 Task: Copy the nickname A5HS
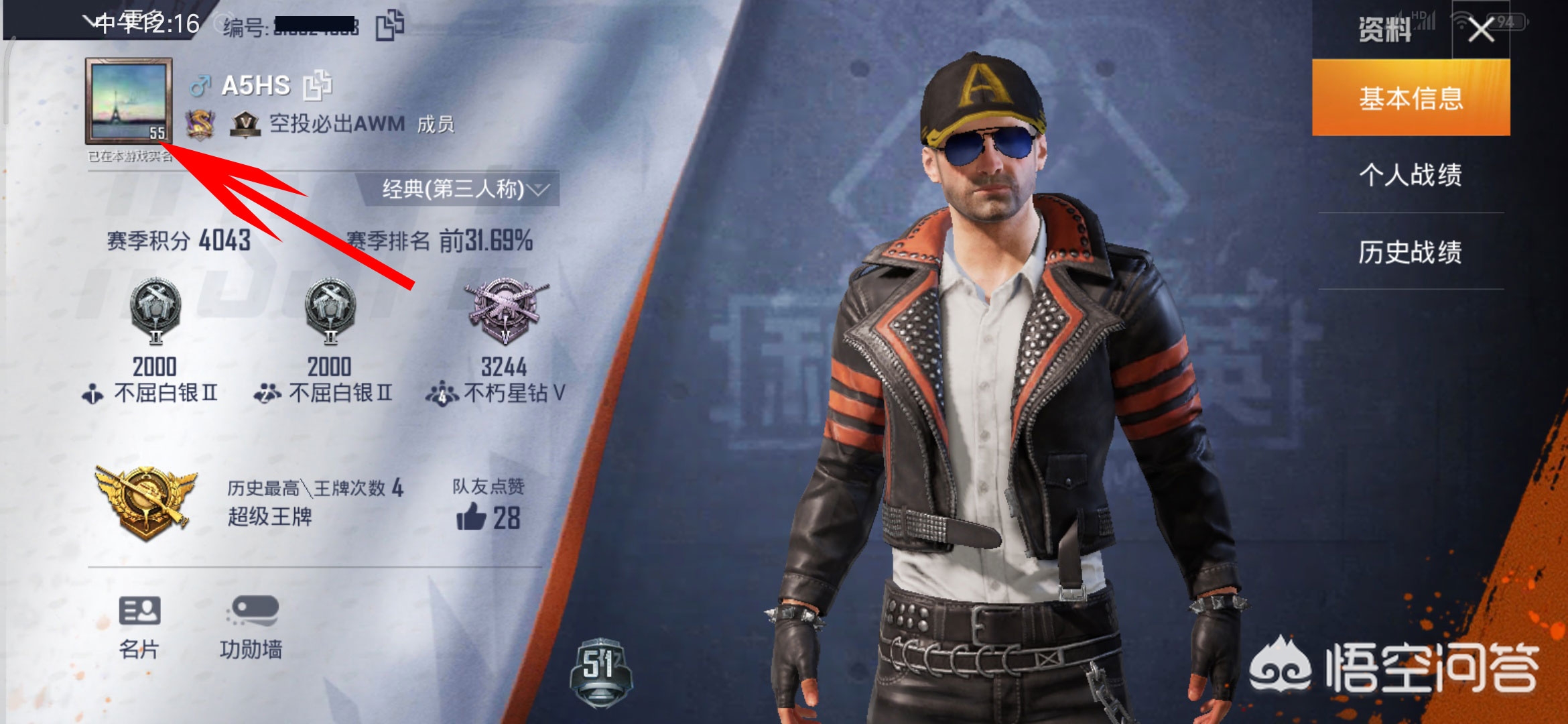(318, 85)
